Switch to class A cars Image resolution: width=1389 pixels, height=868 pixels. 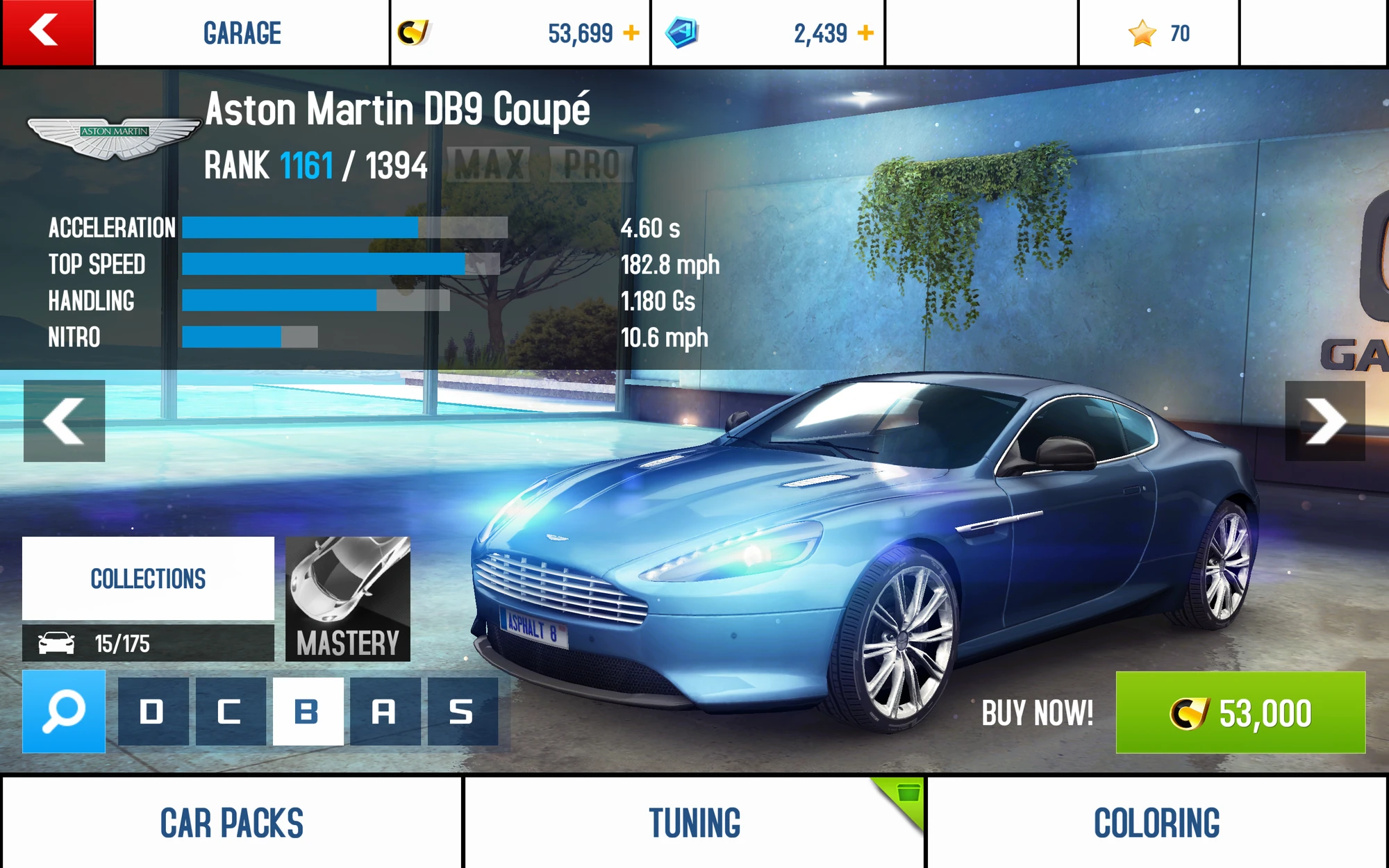(385, 712)
